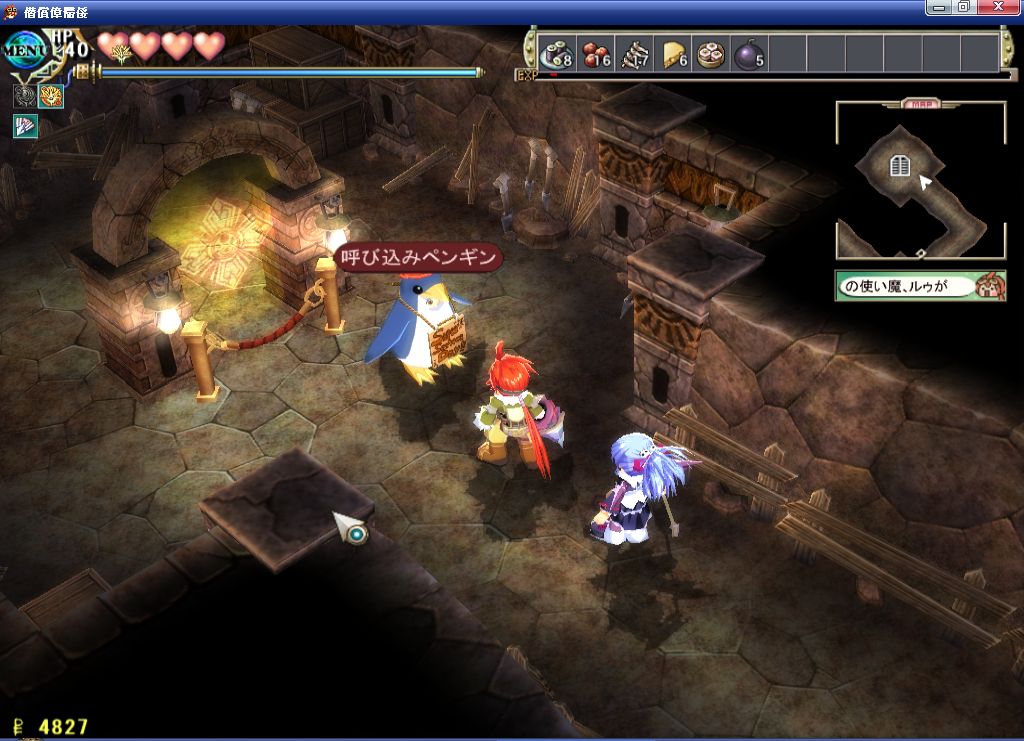Screen dimensions: 1024x741
Task: Minimize the game window
Action: (937, 8)
